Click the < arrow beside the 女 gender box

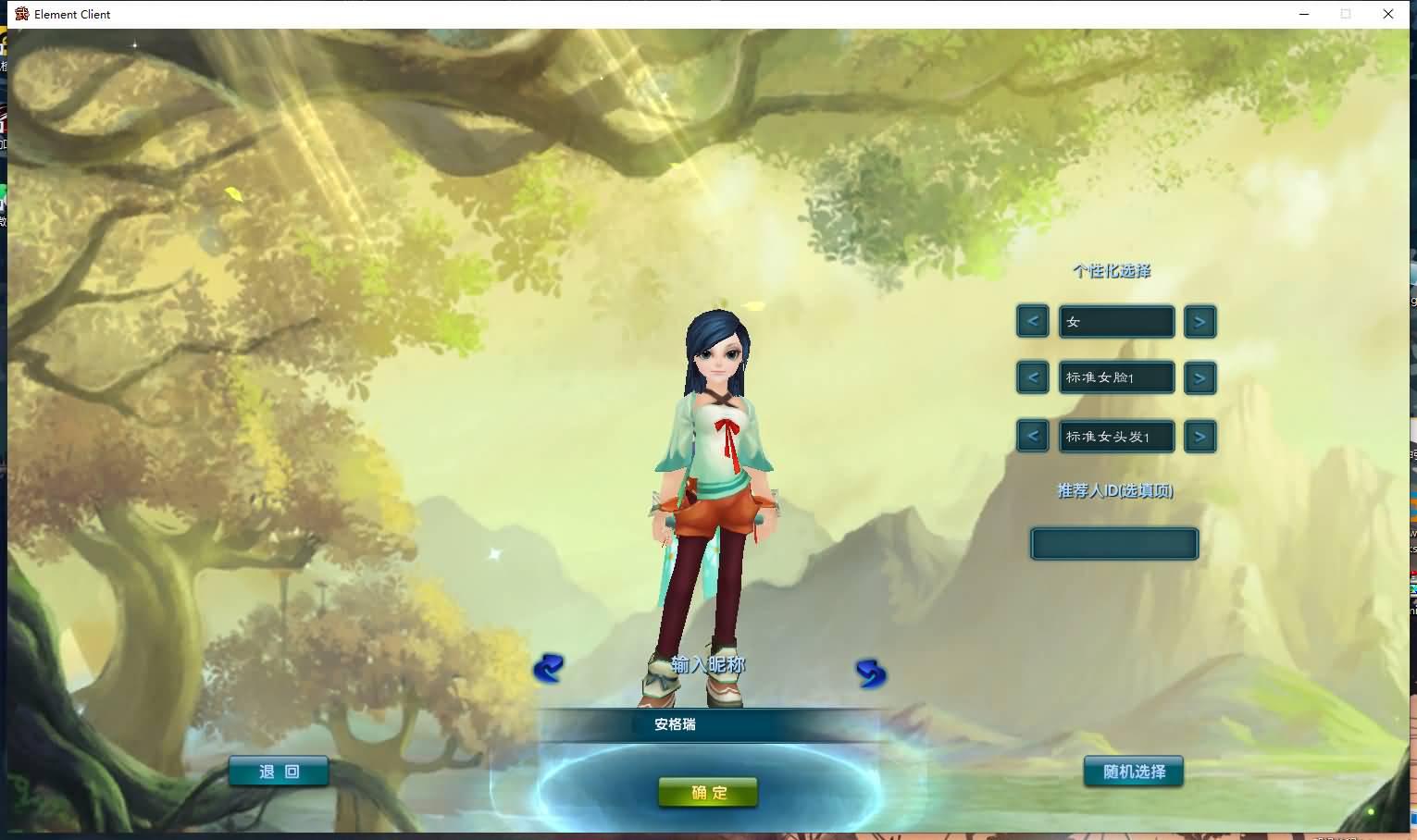pyautogui.click(x=1032, y=321)
